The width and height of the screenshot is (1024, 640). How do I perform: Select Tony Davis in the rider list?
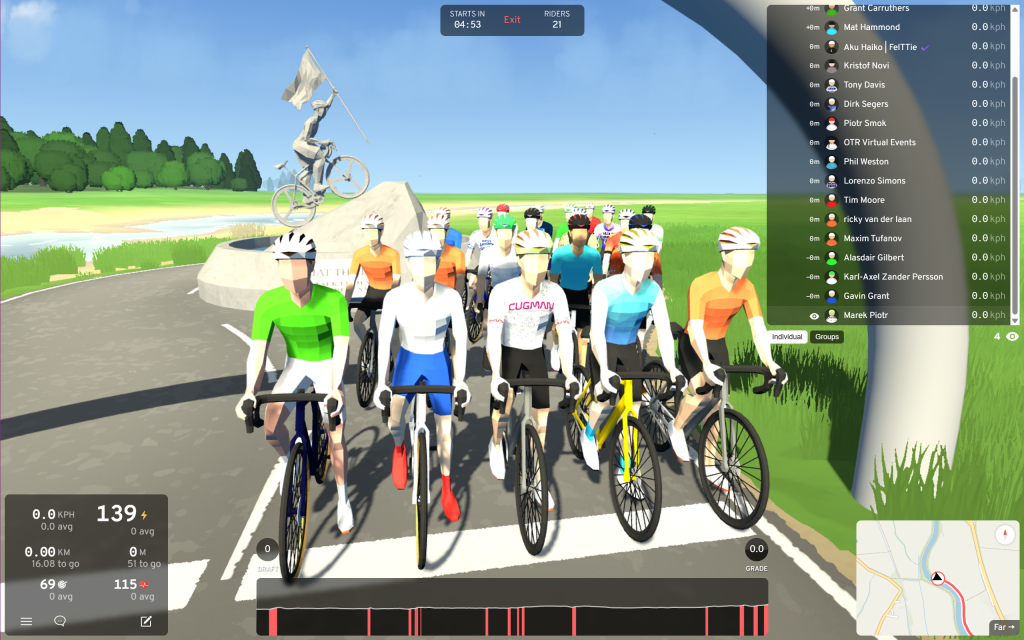[x=864, y=85]
